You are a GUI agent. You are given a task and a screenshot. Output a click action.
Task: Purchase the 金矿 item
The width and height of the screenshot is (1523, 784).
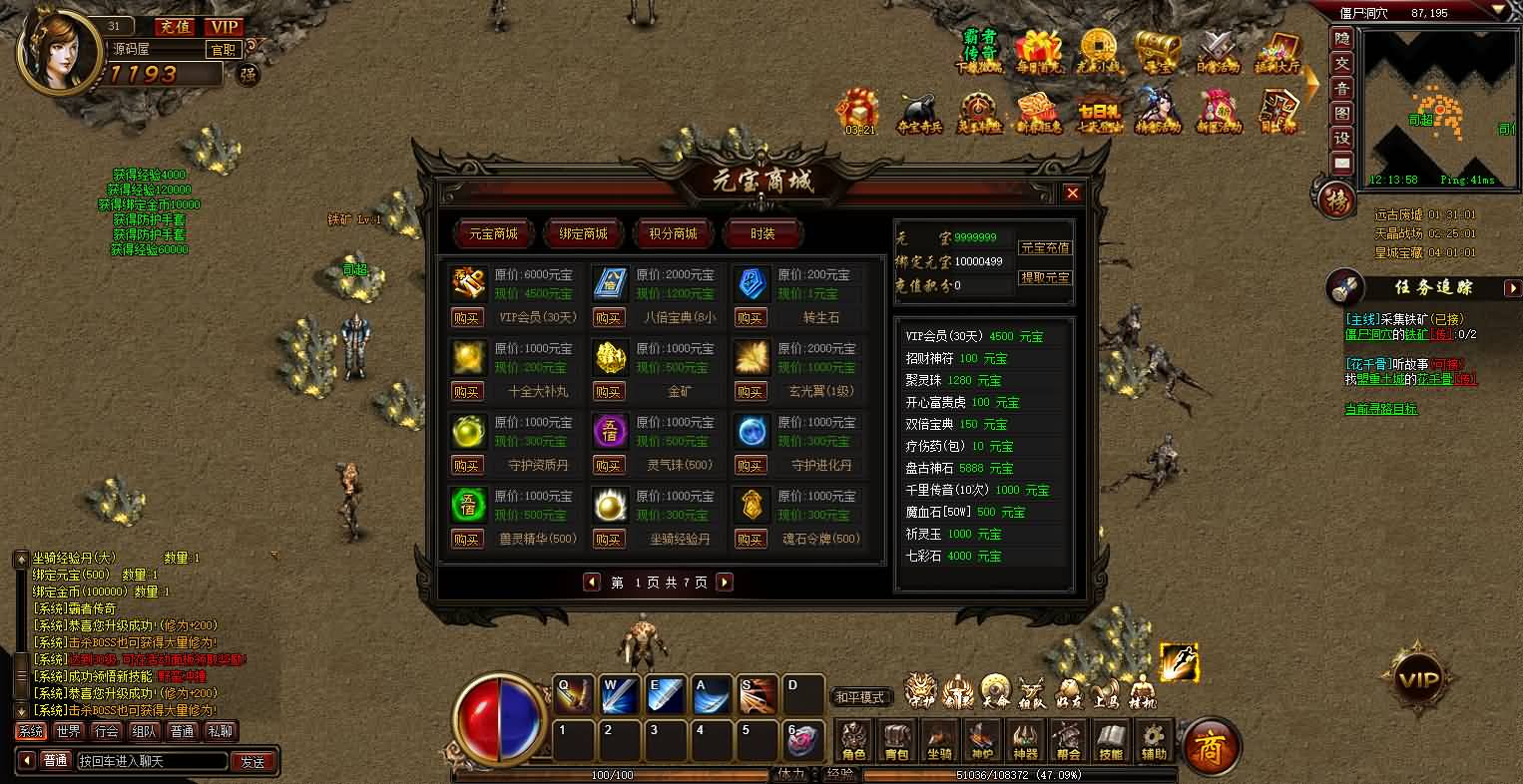point(609,392)
